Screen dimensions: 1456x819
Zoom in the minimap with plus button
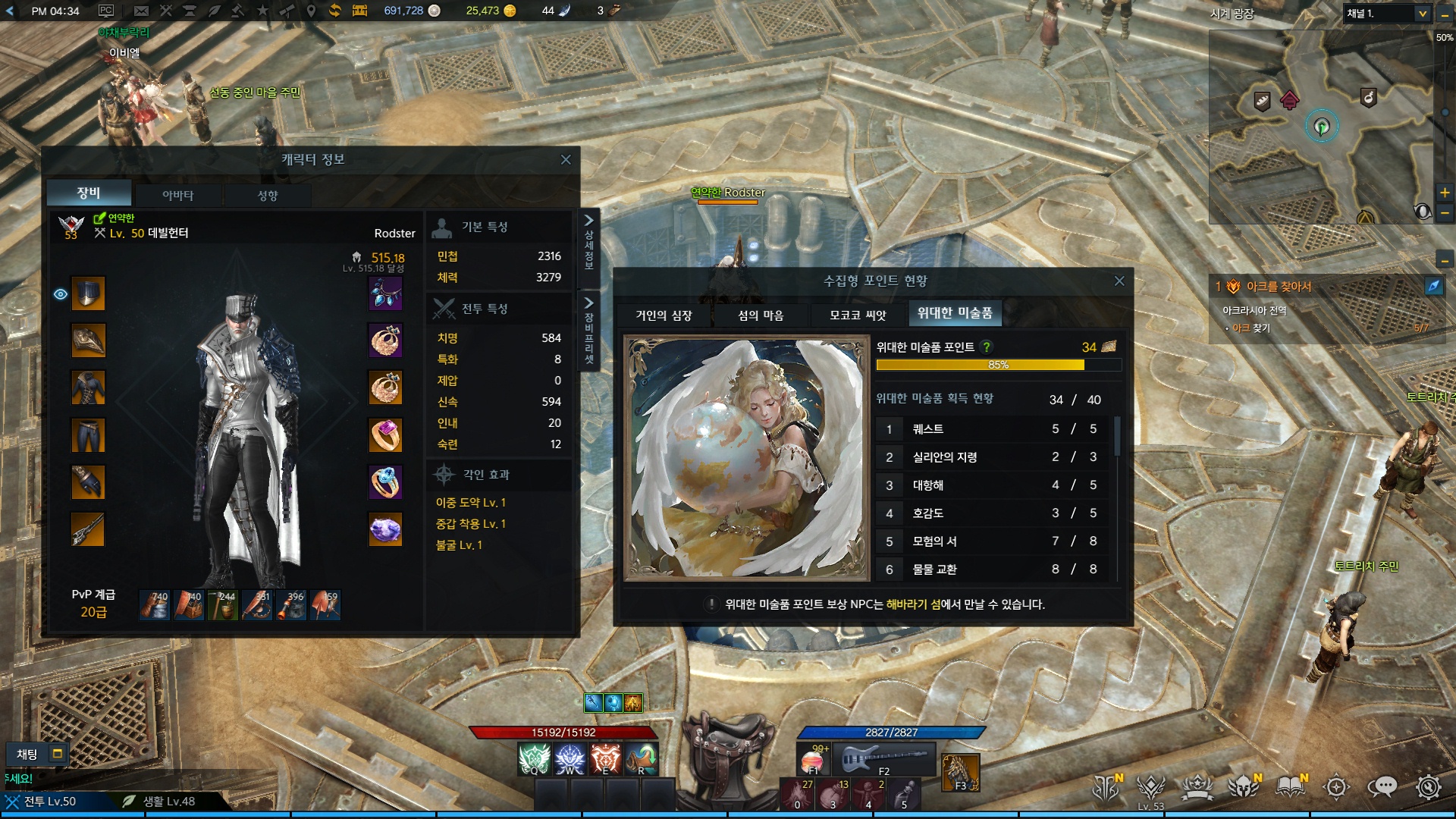[x=1445, y=193]
